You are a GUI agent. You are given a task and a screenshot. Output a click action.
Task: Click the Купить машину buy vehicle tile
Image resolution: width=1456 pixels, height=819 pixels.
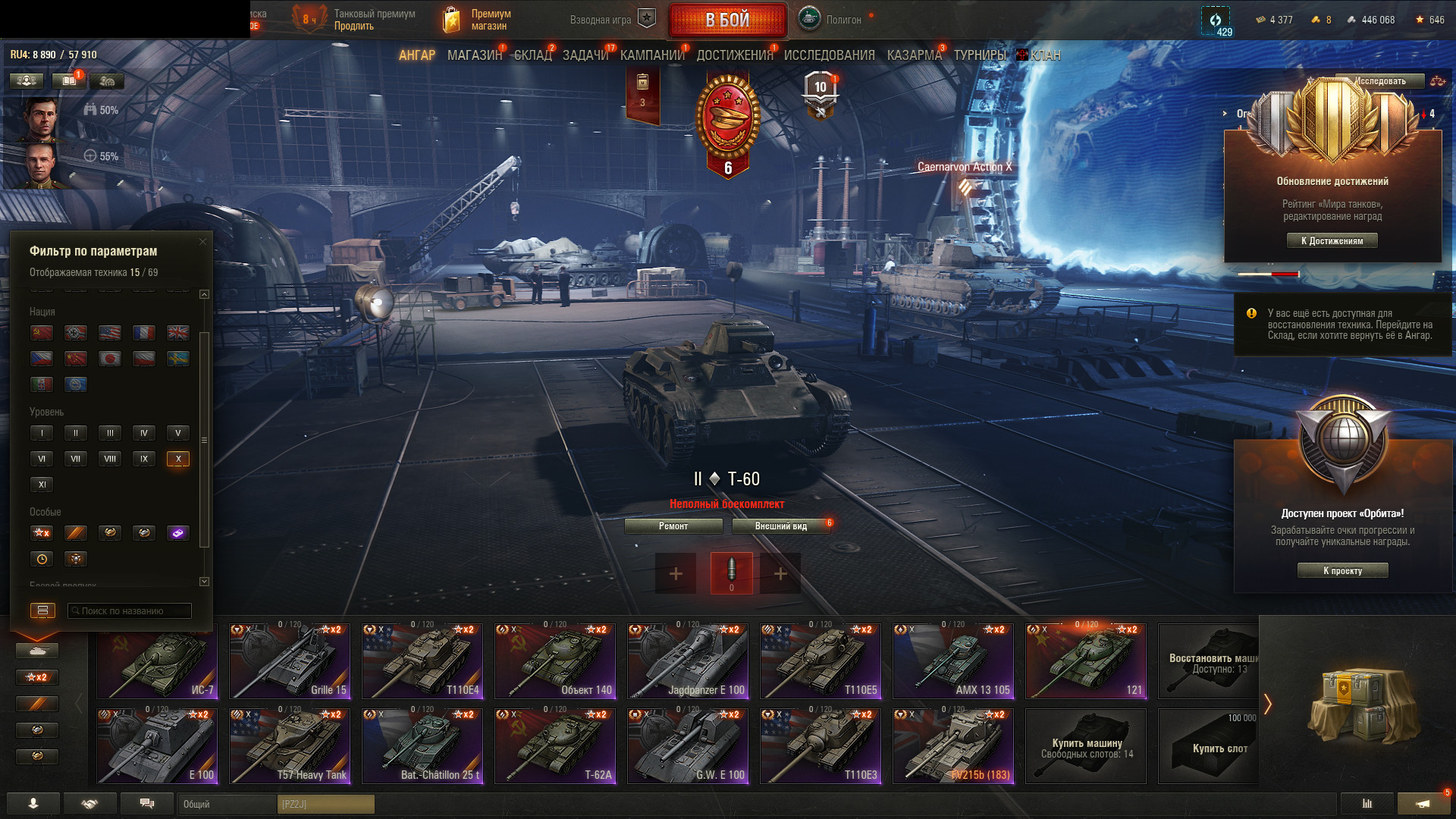(1086, 746)
